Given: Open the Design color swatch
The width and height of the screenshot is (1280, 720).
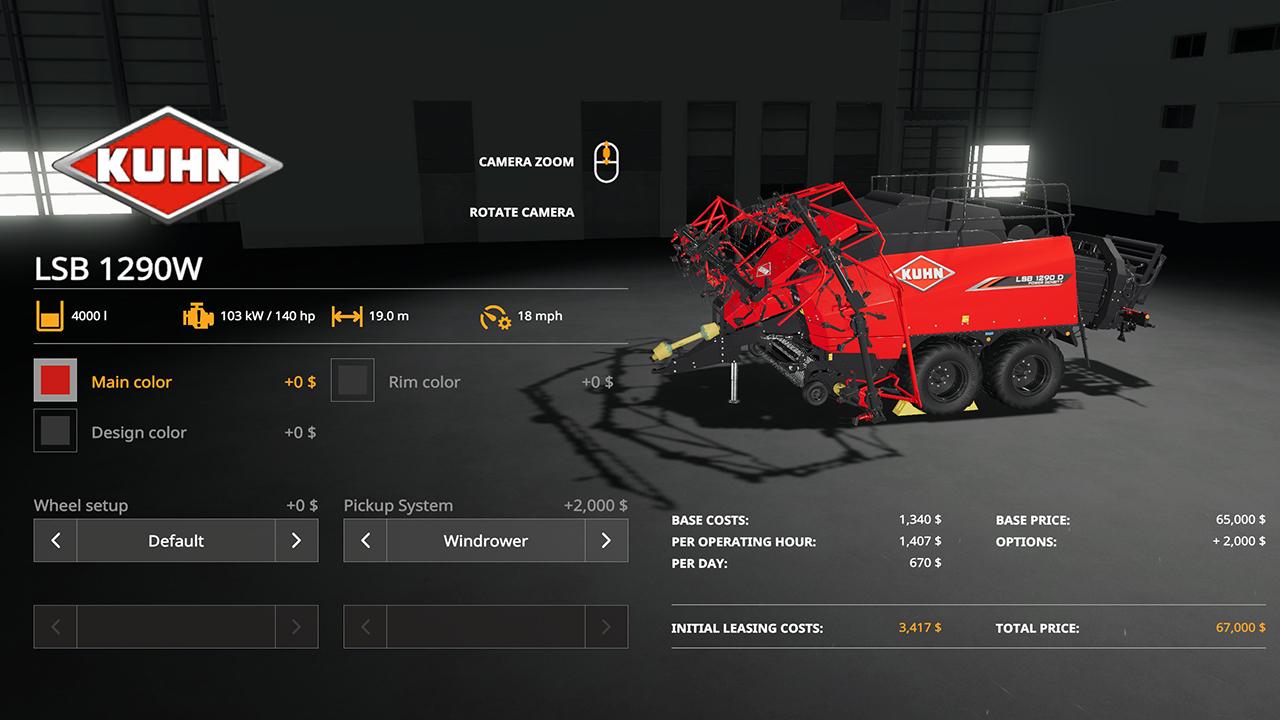Looking at the screenshot, I should click(55, 431).
